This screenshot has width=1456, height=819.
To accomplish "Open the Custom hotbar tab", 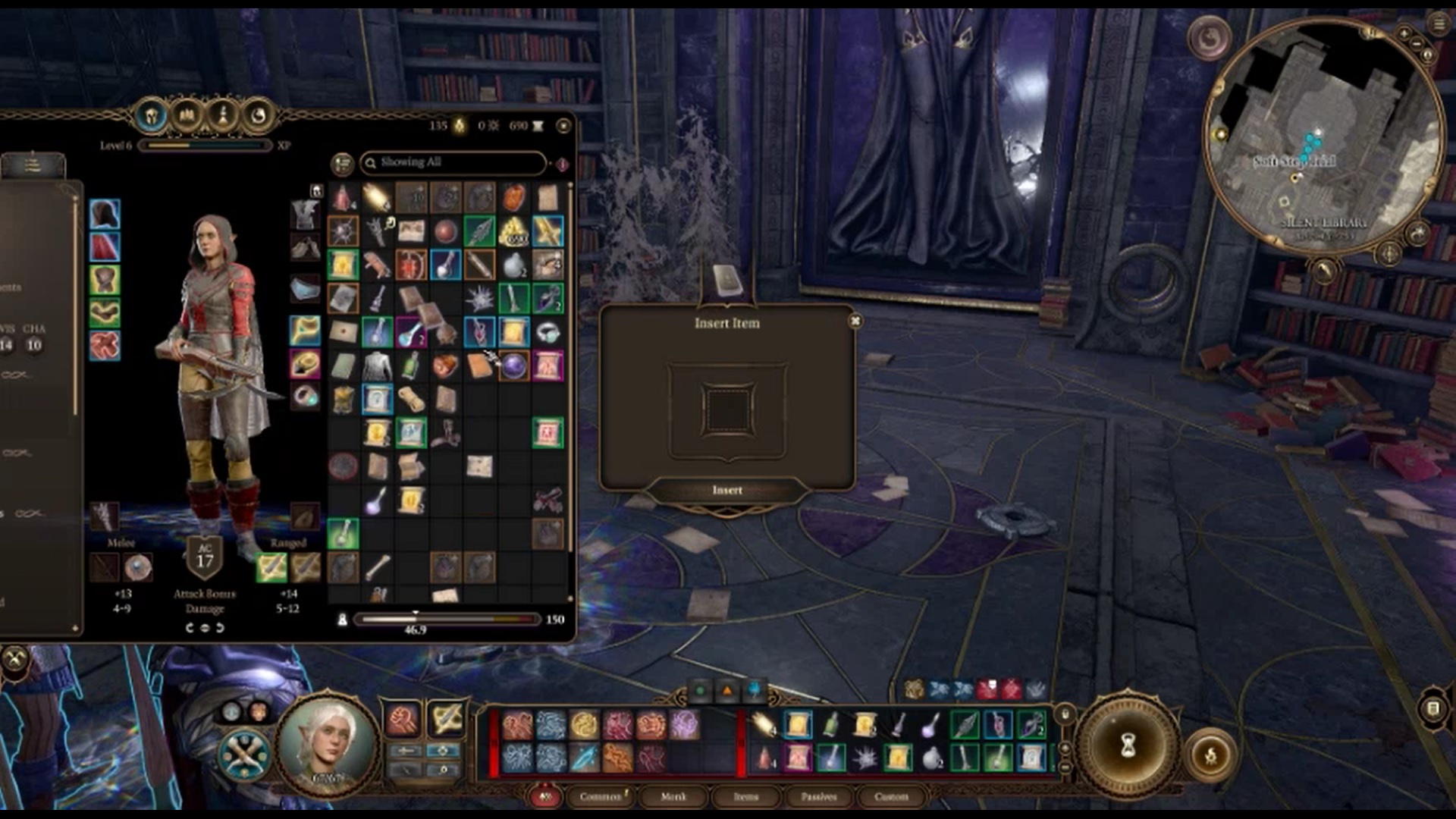I will point(891,796).
